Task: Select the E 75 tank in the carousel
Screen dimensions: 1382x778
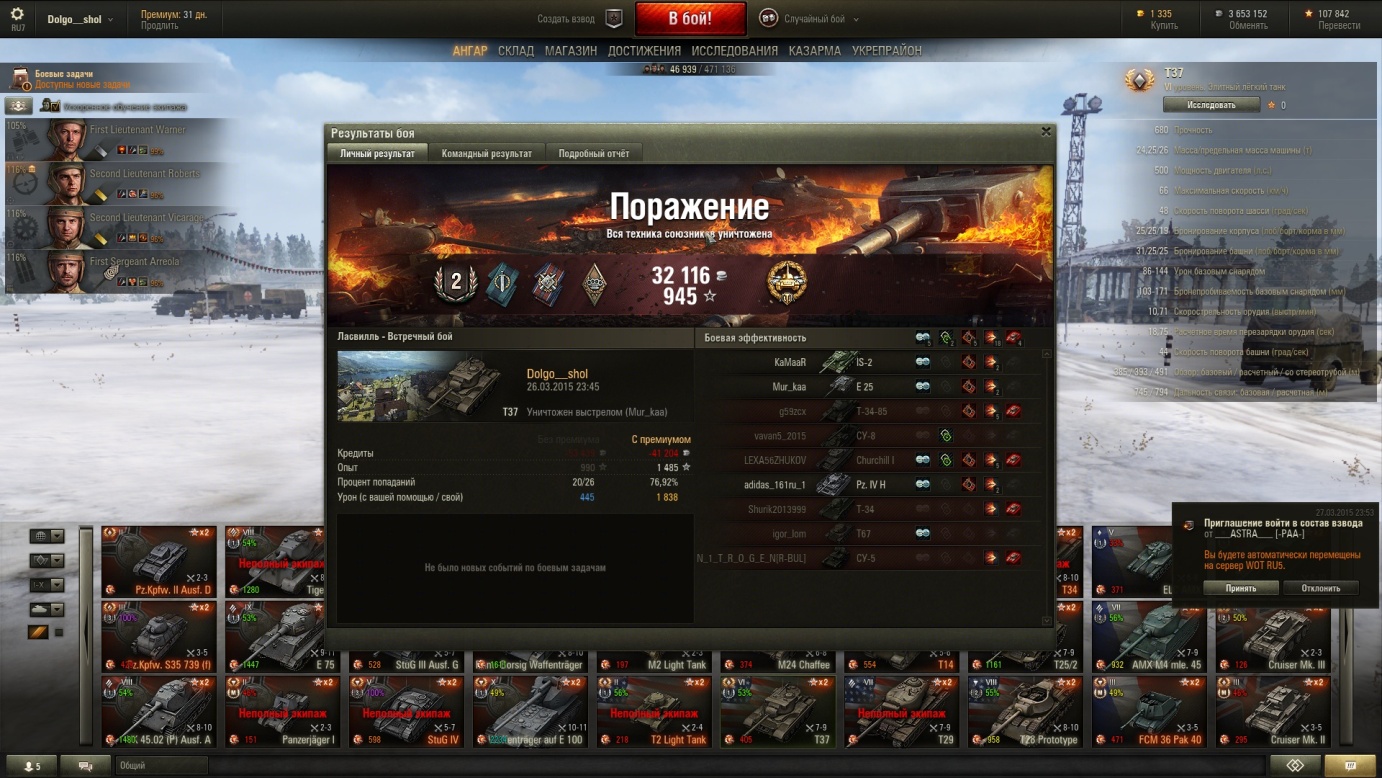Action: [x=283, y=636]
